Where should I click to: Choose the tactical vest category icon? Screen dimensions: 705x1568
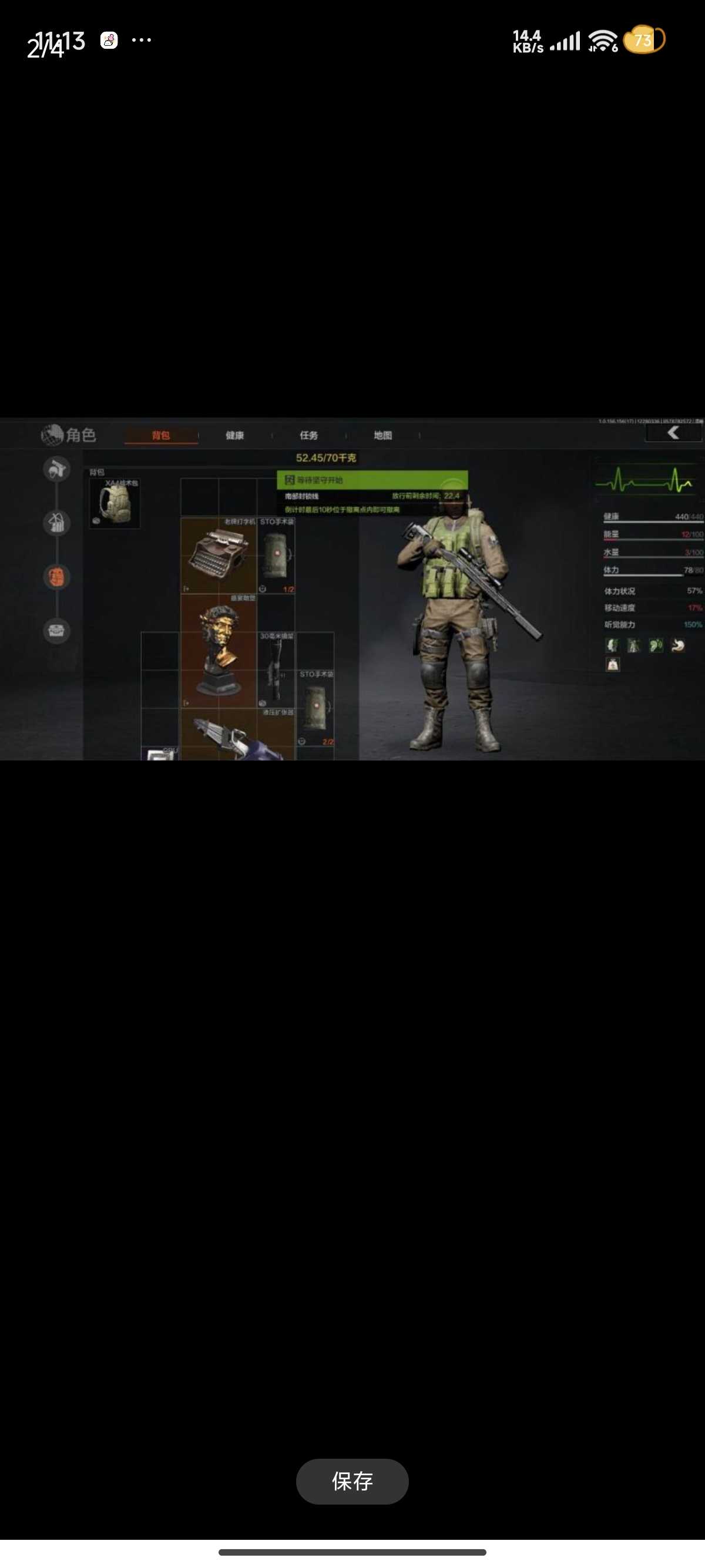[56, 523]
